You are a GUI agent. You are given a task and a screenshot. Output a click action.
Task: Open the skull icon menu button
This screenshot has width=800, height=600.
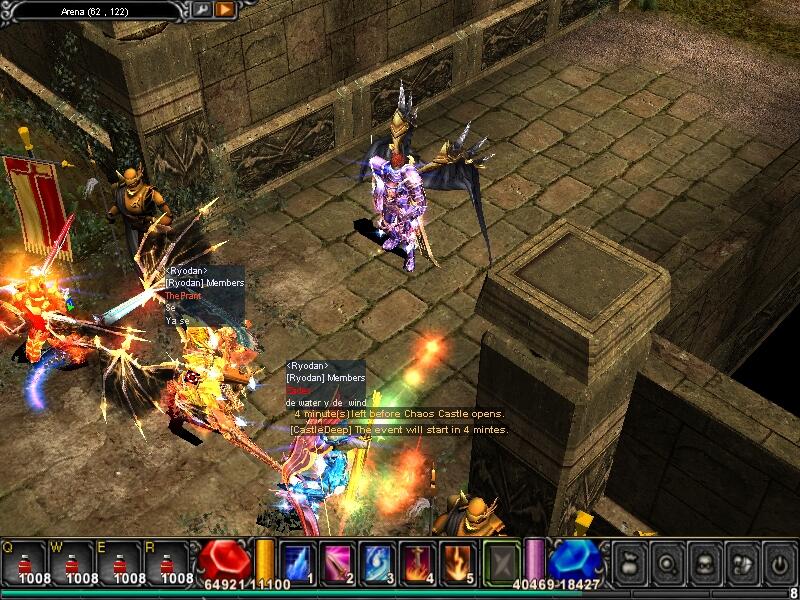(x=703, y=561)
